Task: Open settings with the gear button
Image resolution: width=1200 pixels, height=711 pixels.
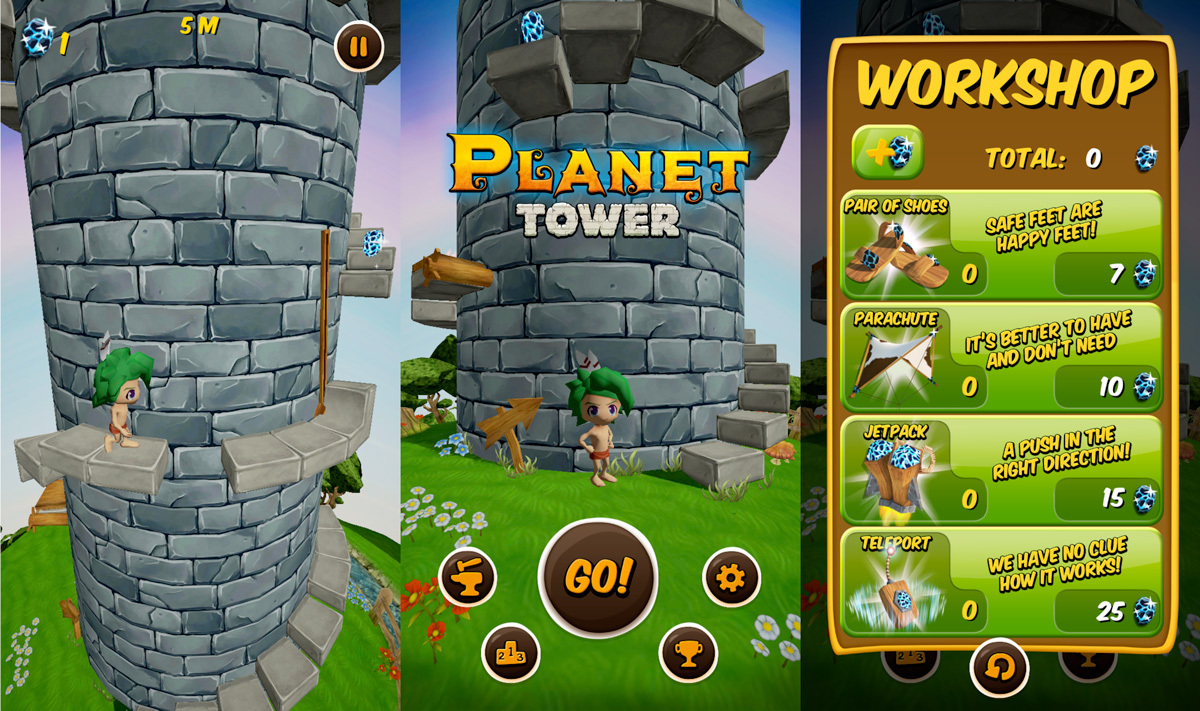Action: point(731,577)
